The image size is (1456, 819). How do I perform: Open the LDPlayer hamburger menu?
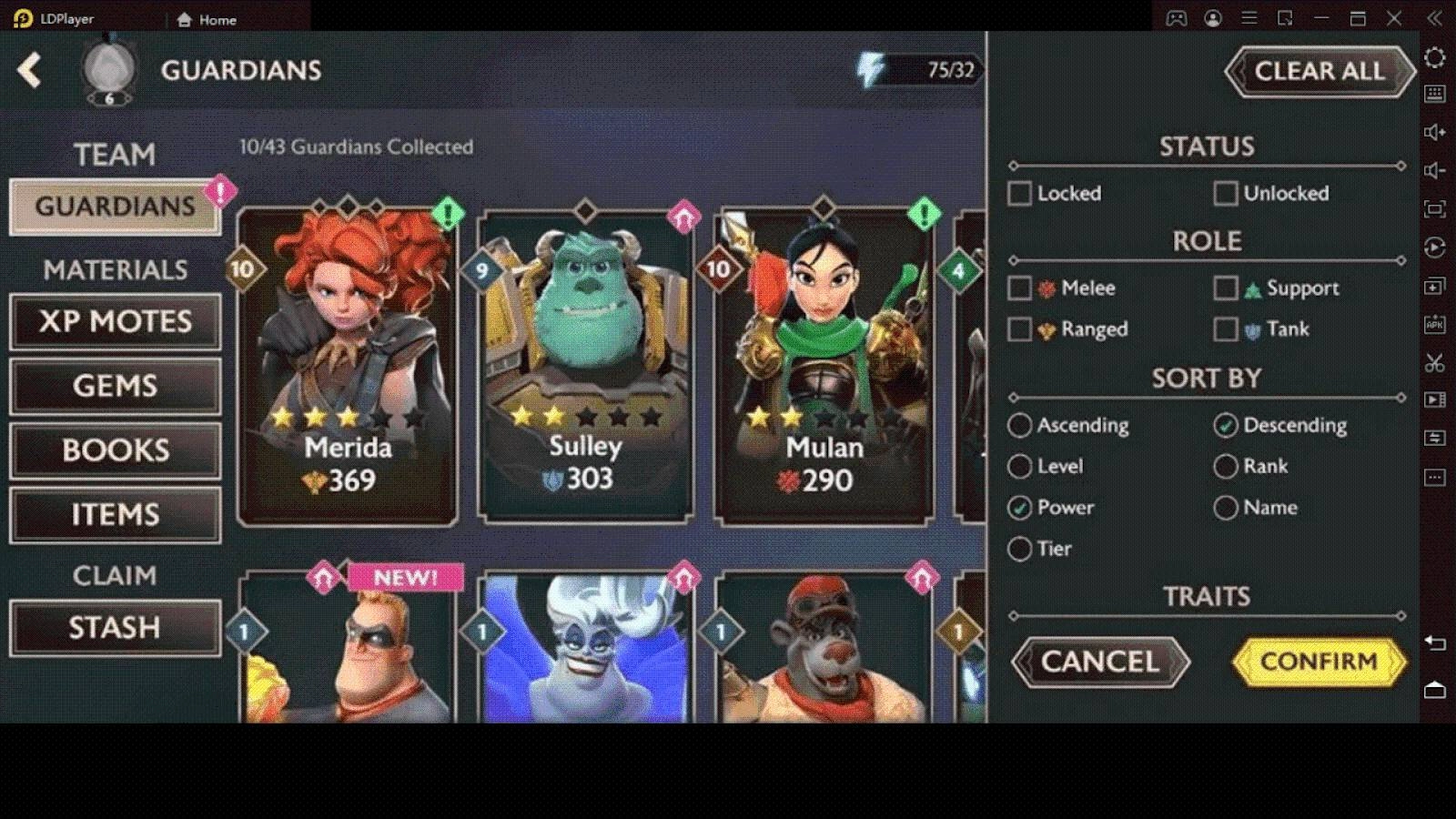(x=1249, y=18)
